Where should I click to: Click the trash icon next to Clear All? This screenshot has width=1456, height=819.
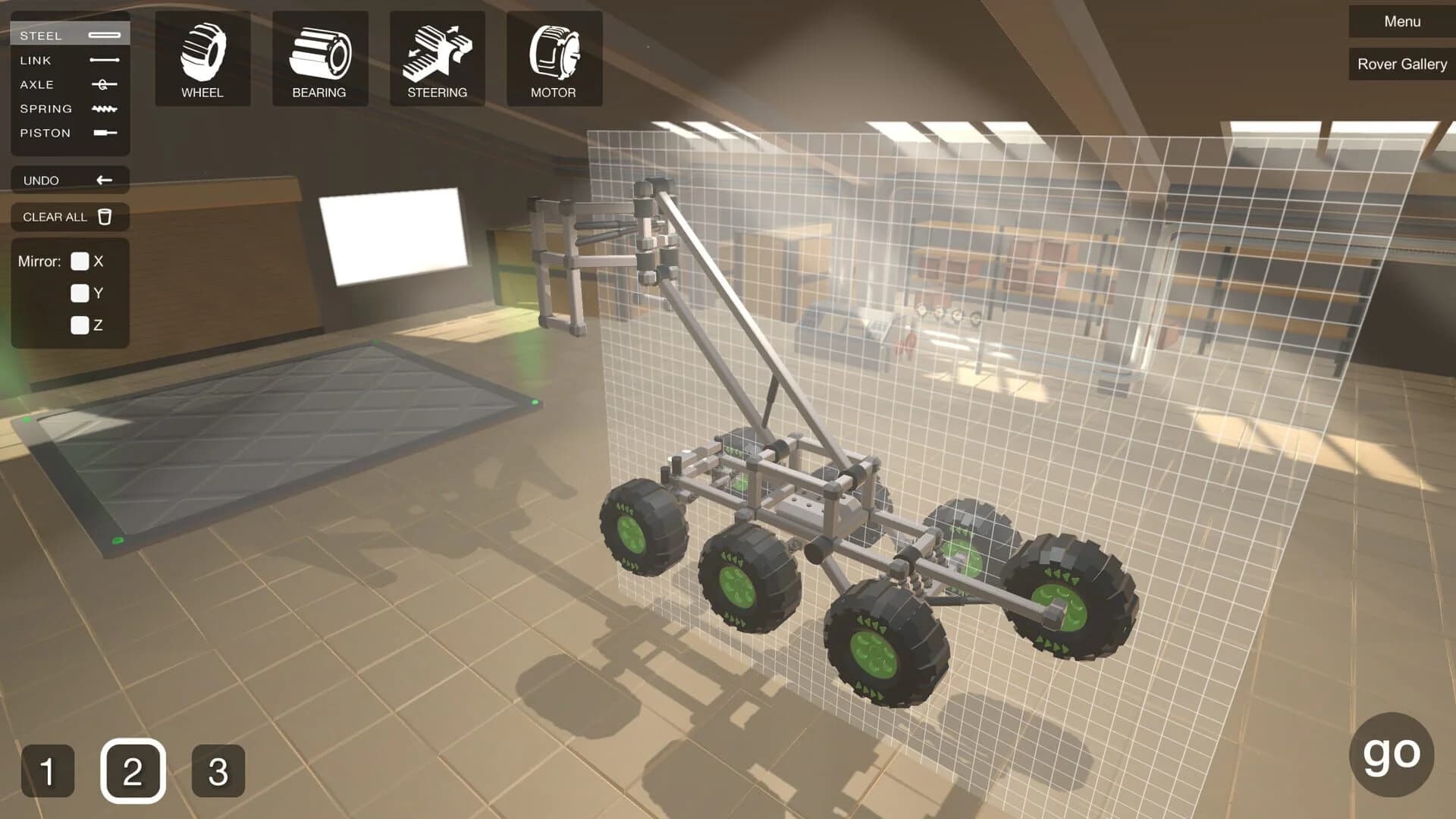[x=104, y=217]
